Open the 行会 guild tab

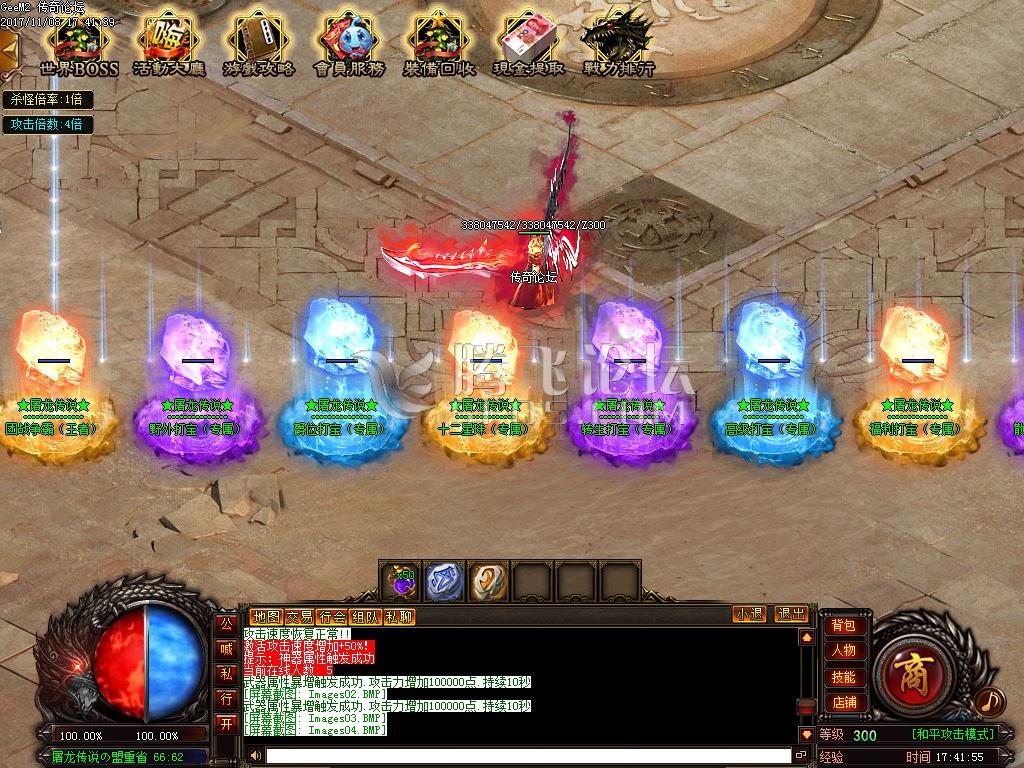coord(332,616)
